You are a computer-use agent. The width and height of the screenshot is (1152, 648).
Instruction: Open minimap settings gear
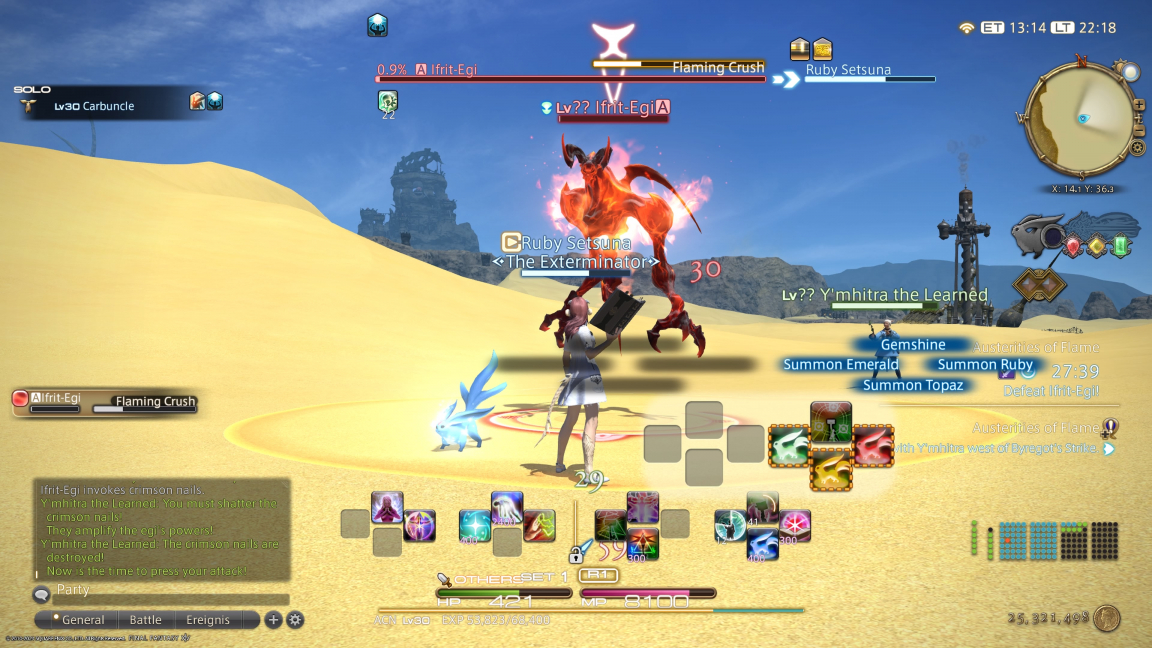coord(1137,148)
